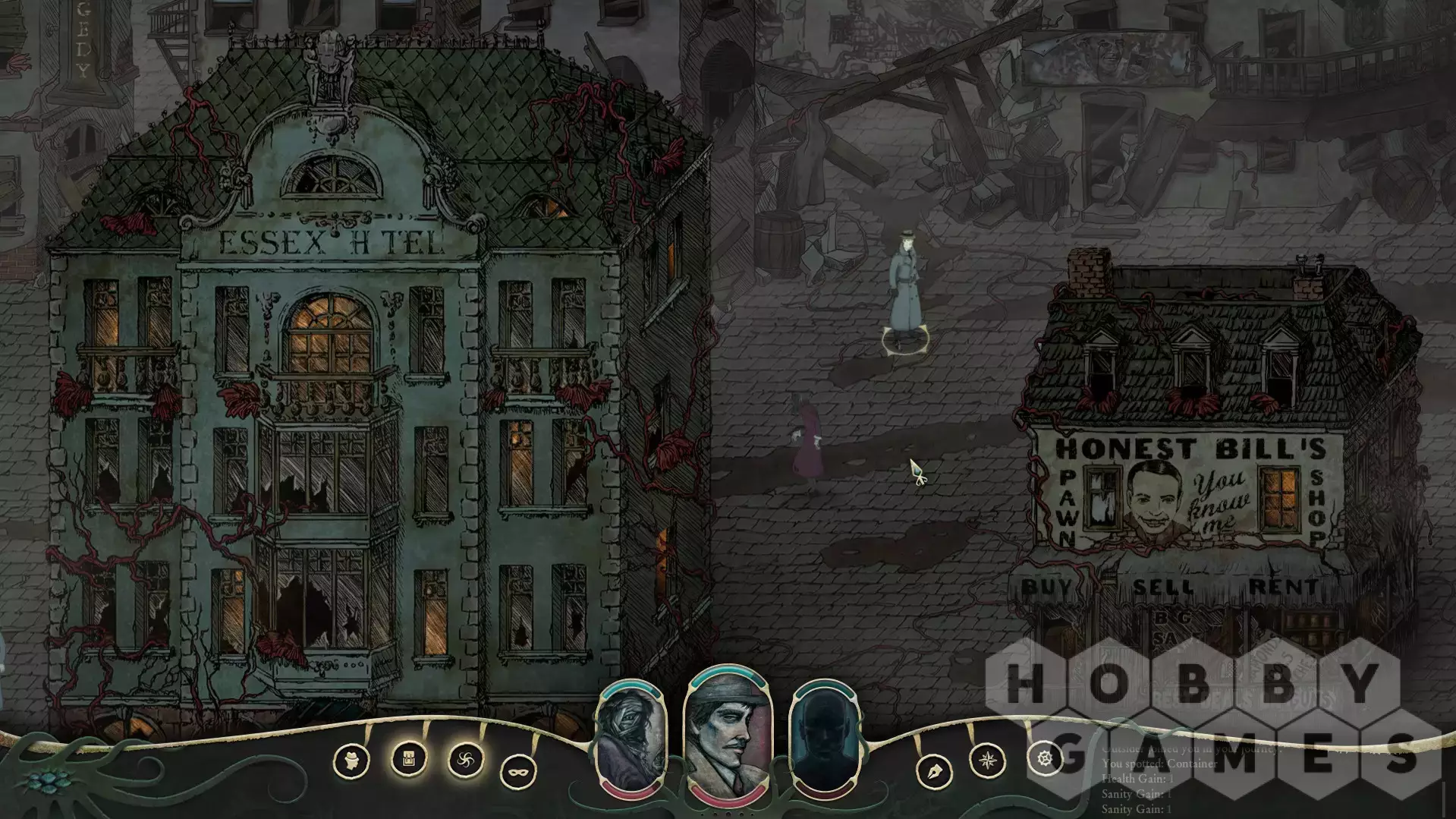Toggle the stealth mask icon
The height and width of the screenshot is (819, 1456).
[x=518, y=772]
